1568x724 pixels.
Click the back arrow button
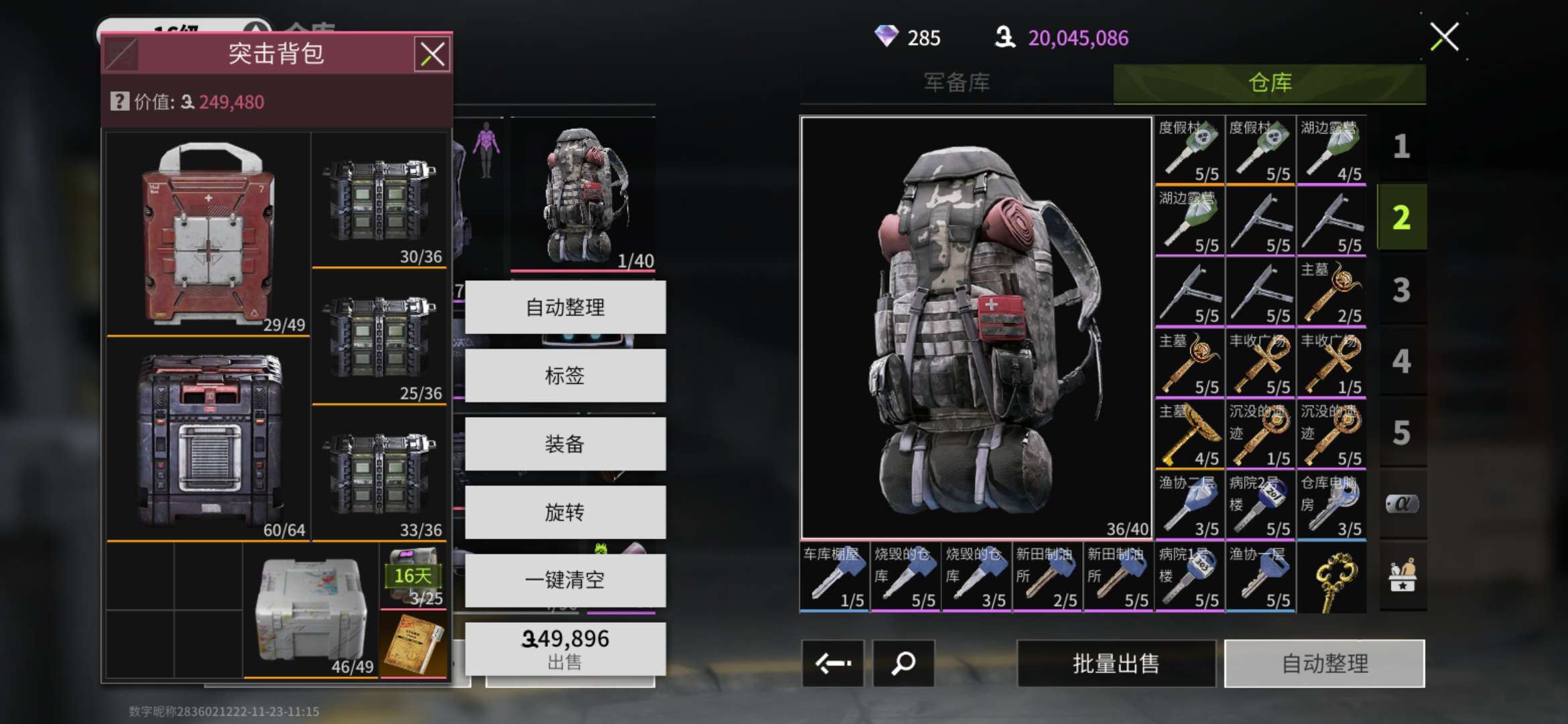[833, 664]
